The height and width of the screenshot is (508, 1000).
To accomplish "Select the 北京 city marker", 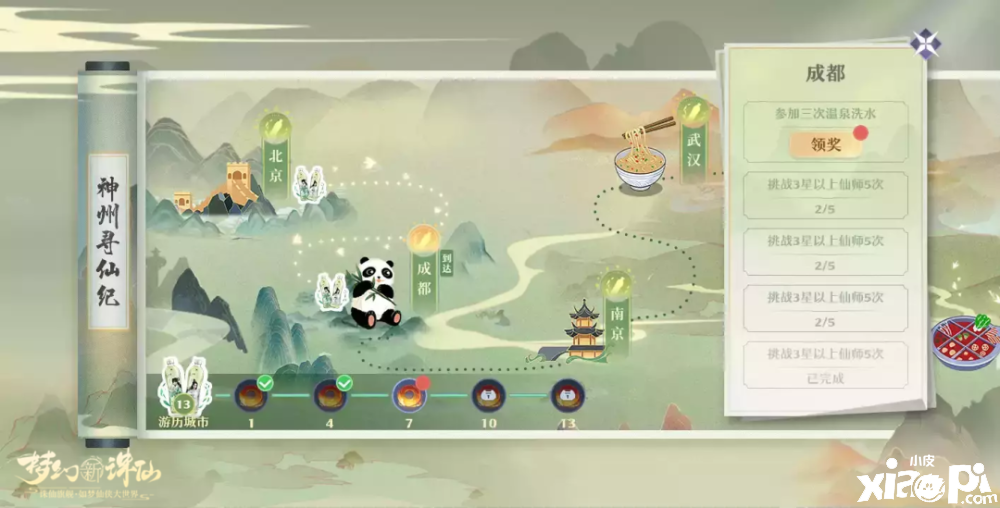I will pos(275,155).
